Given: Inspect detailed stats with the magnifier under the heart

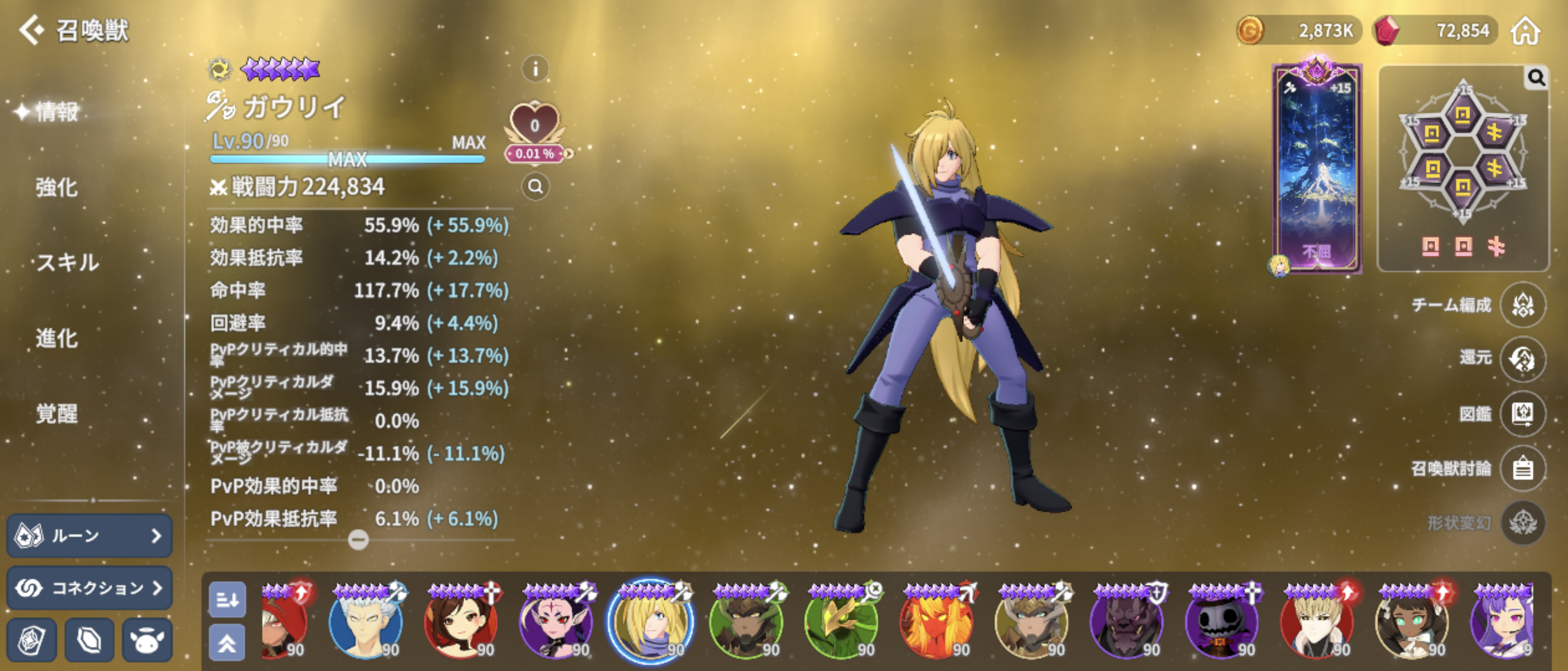Looking at the screenshot, I should pos(535,187).
